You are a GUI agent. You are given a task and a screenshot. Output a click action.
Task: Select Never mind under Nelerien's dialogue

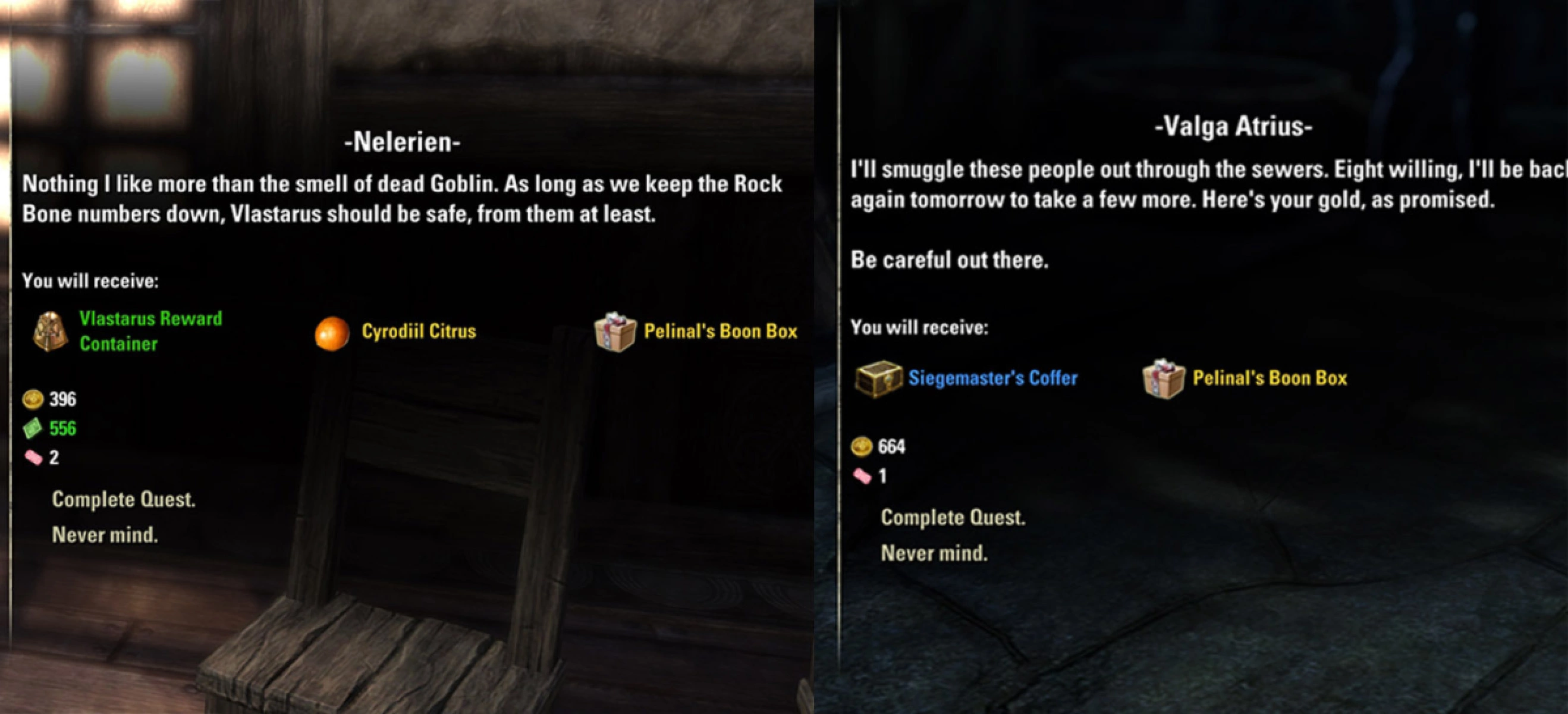click(x=105, y=535)
